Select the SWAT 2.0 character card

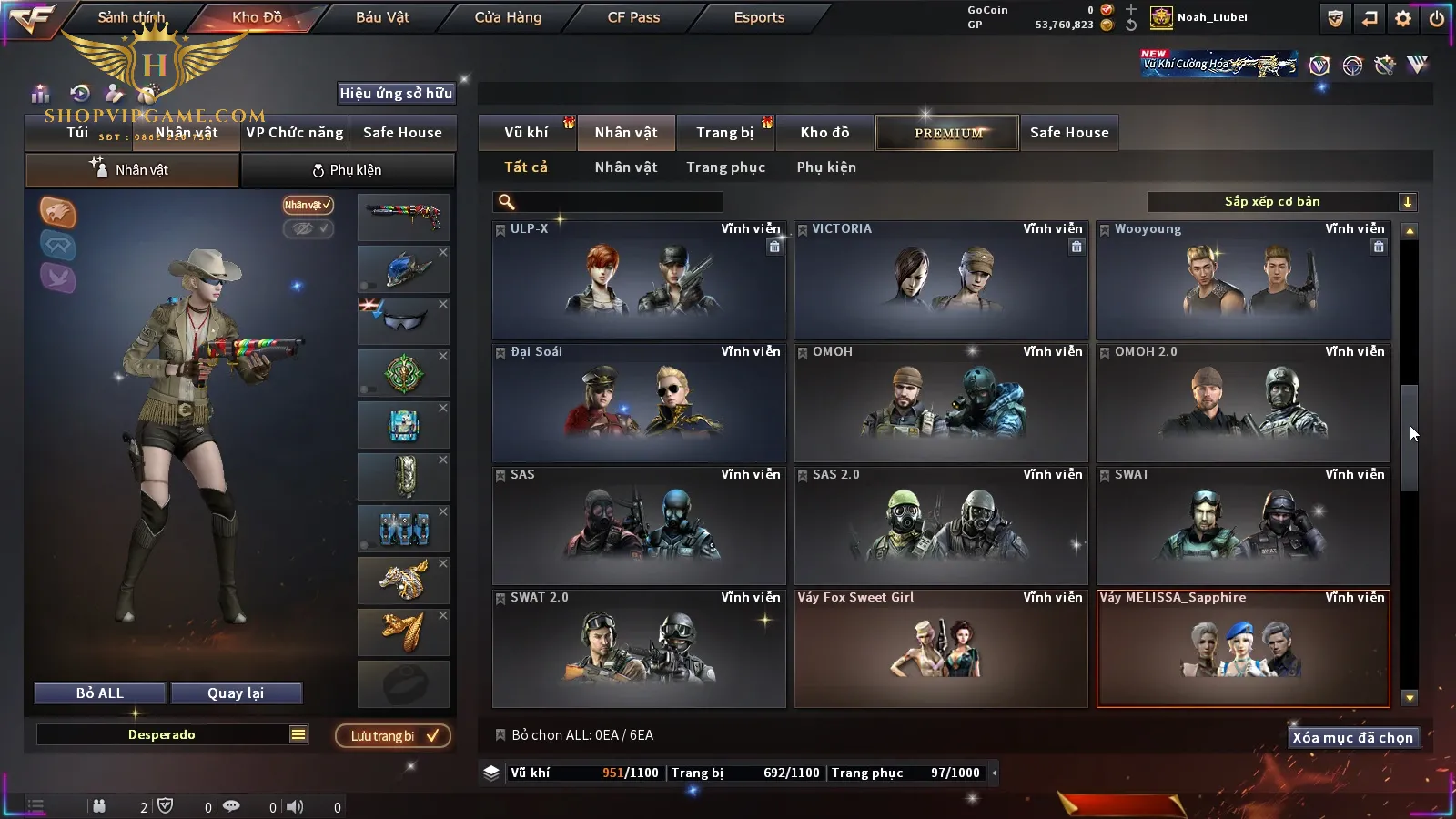click(639, 648)
